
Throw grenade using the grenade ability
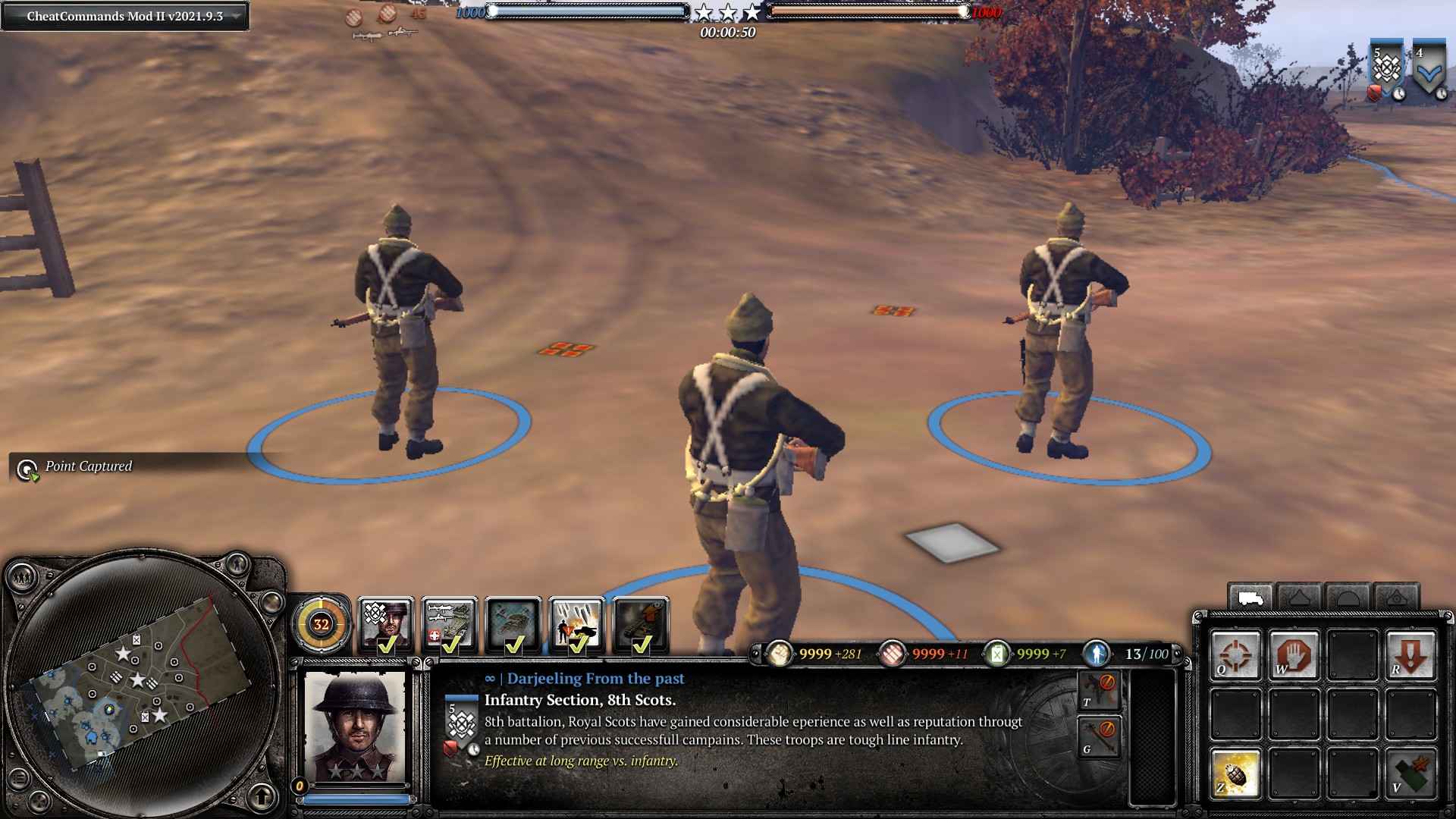pyautogui.click(x=1235, y=773)
